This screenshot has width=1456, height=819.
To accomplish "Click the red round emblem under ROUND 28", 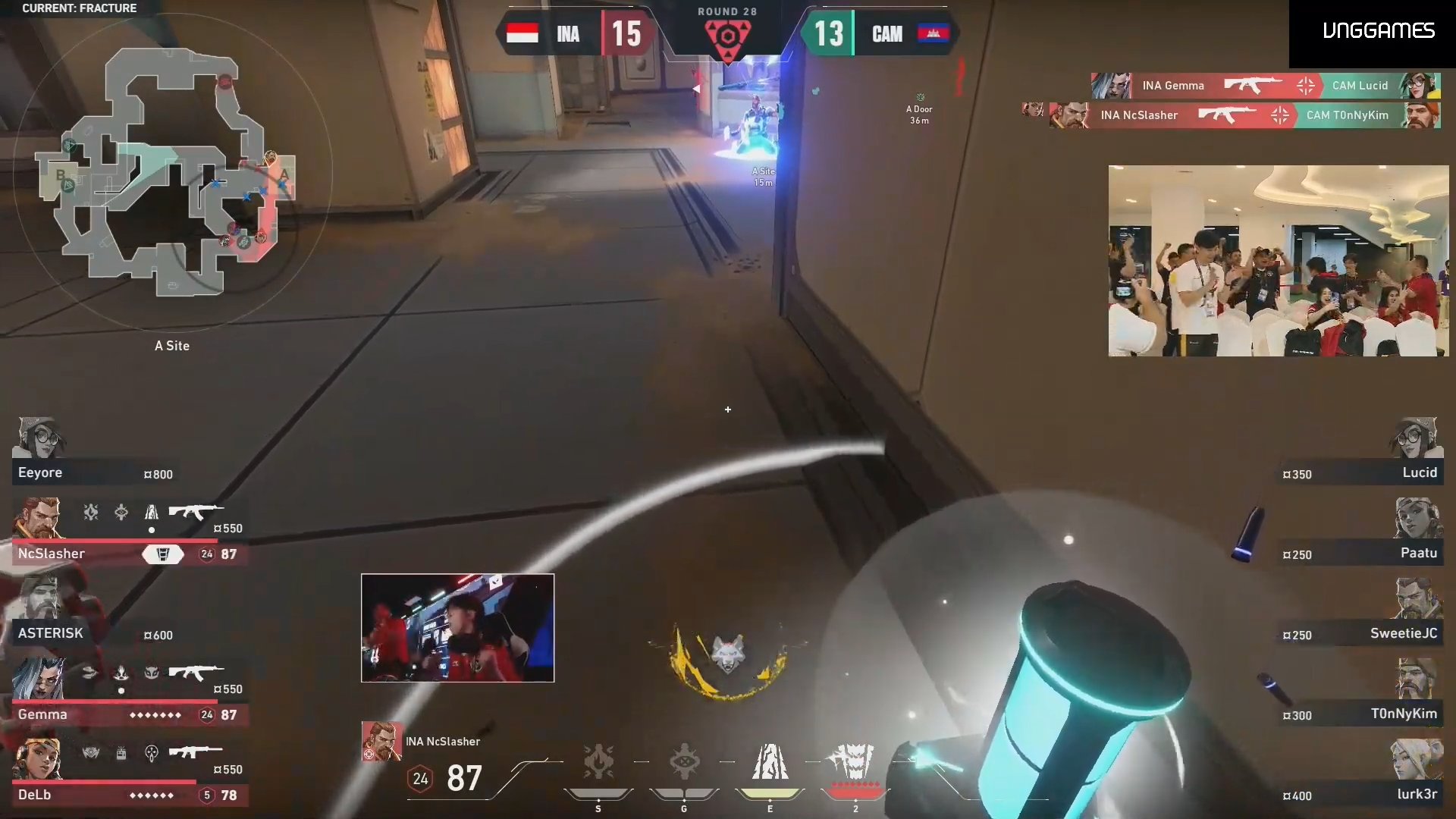I will point(727,34).
